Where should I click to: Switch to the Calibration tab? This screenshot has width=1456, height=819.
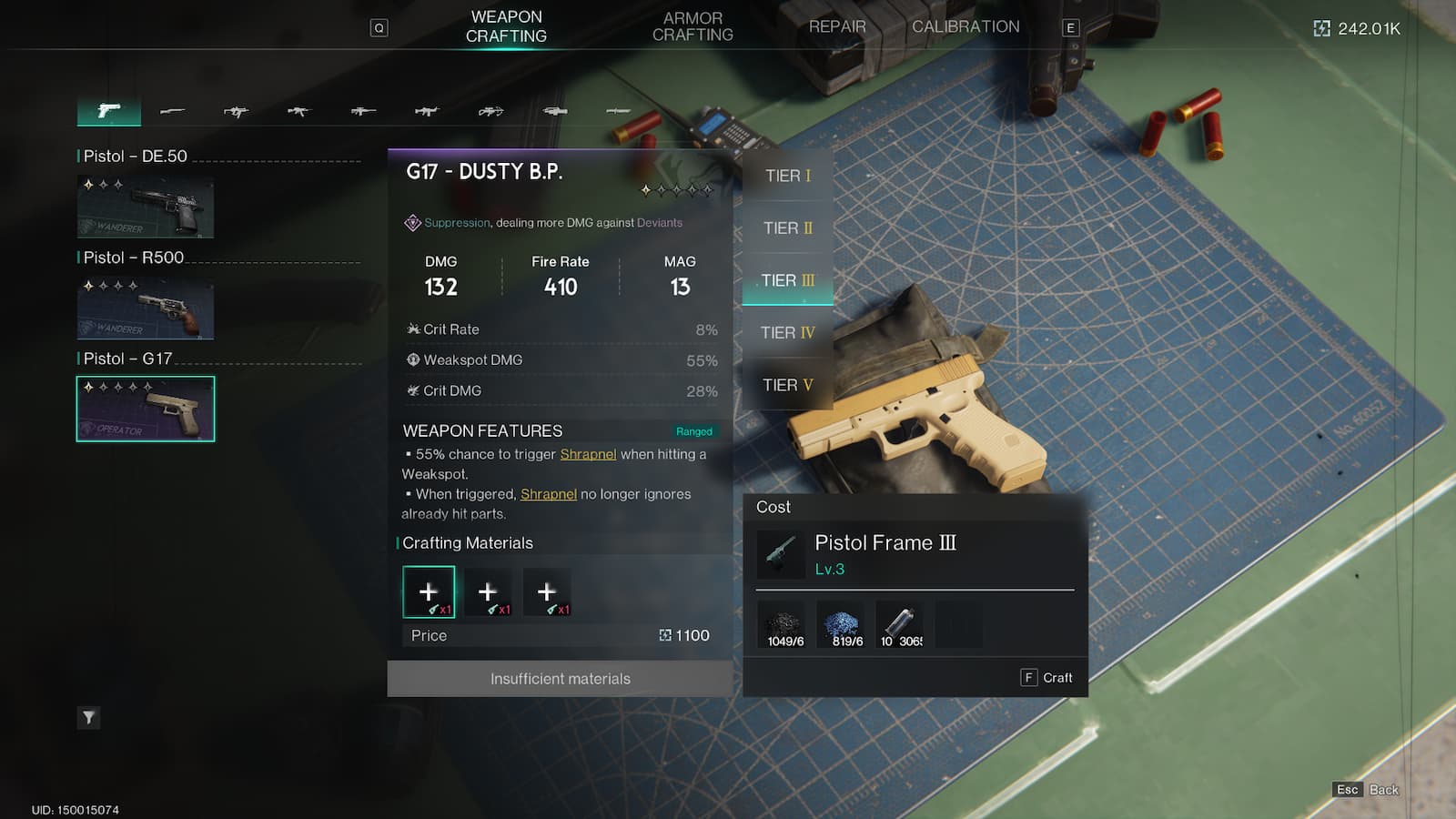pyautogui.click(x=966, y=26)
